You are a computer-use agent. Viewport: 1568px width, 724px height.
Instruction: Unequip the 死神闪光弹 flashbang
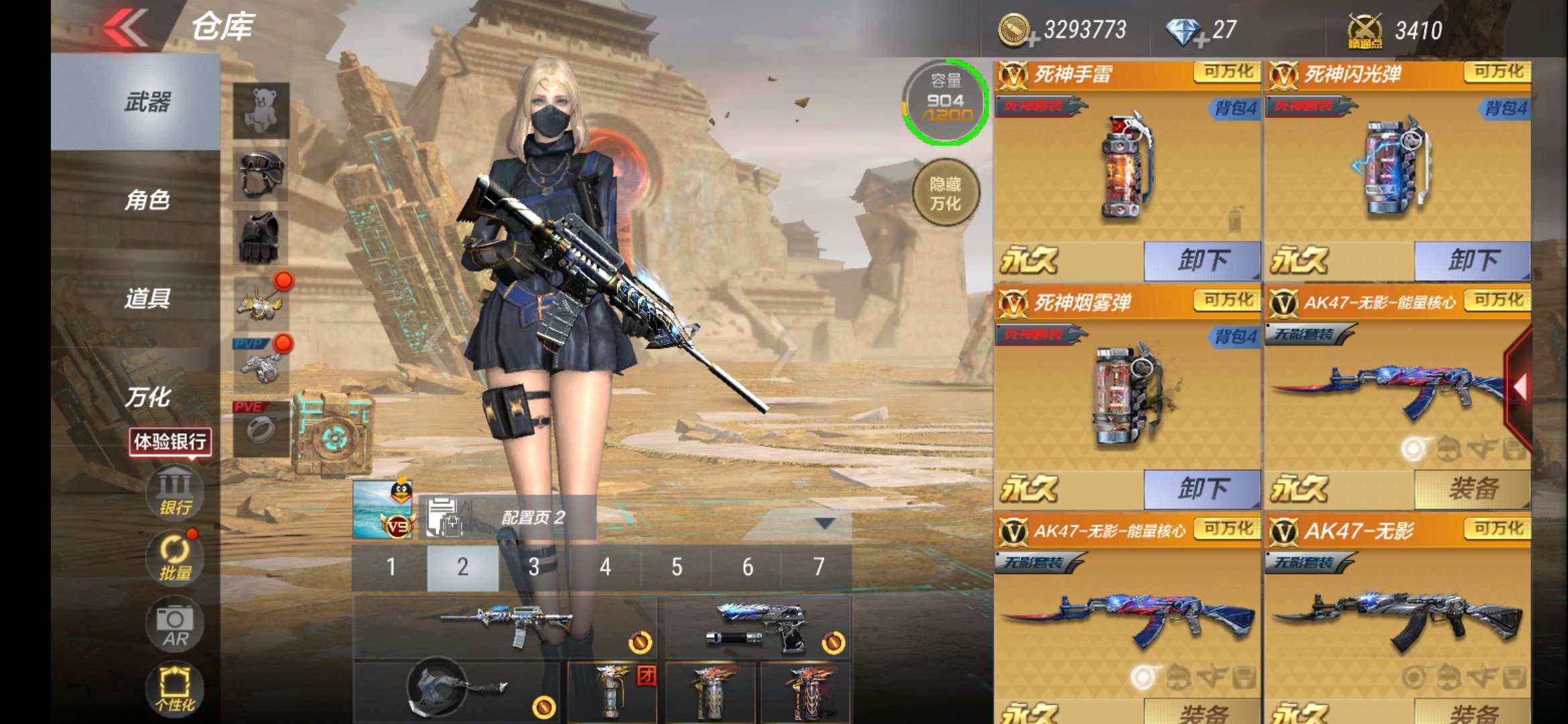coord(1472,261)
